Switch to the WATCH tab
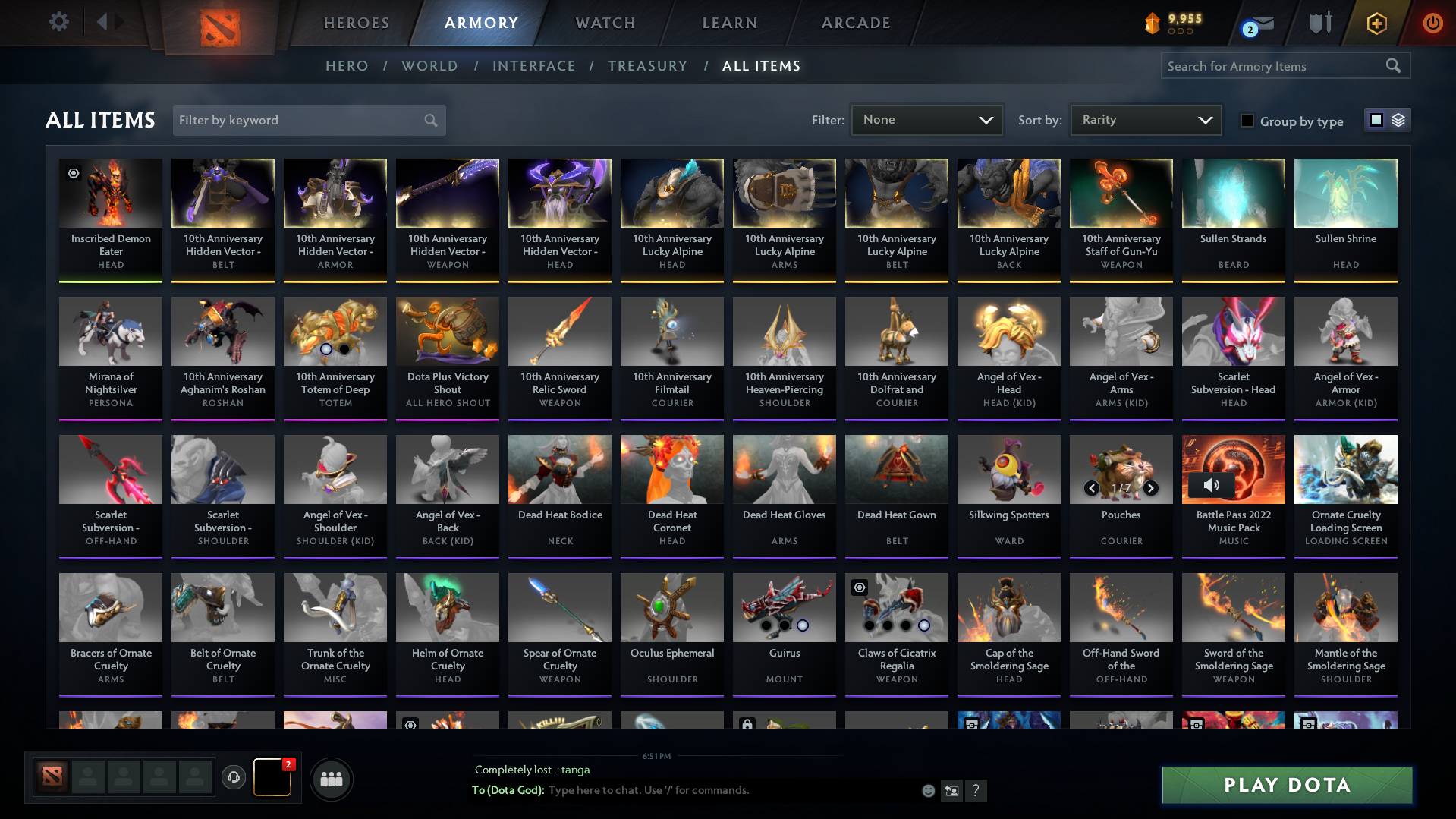The height and width of the screenshot is (819, 1456). (605, 23)
